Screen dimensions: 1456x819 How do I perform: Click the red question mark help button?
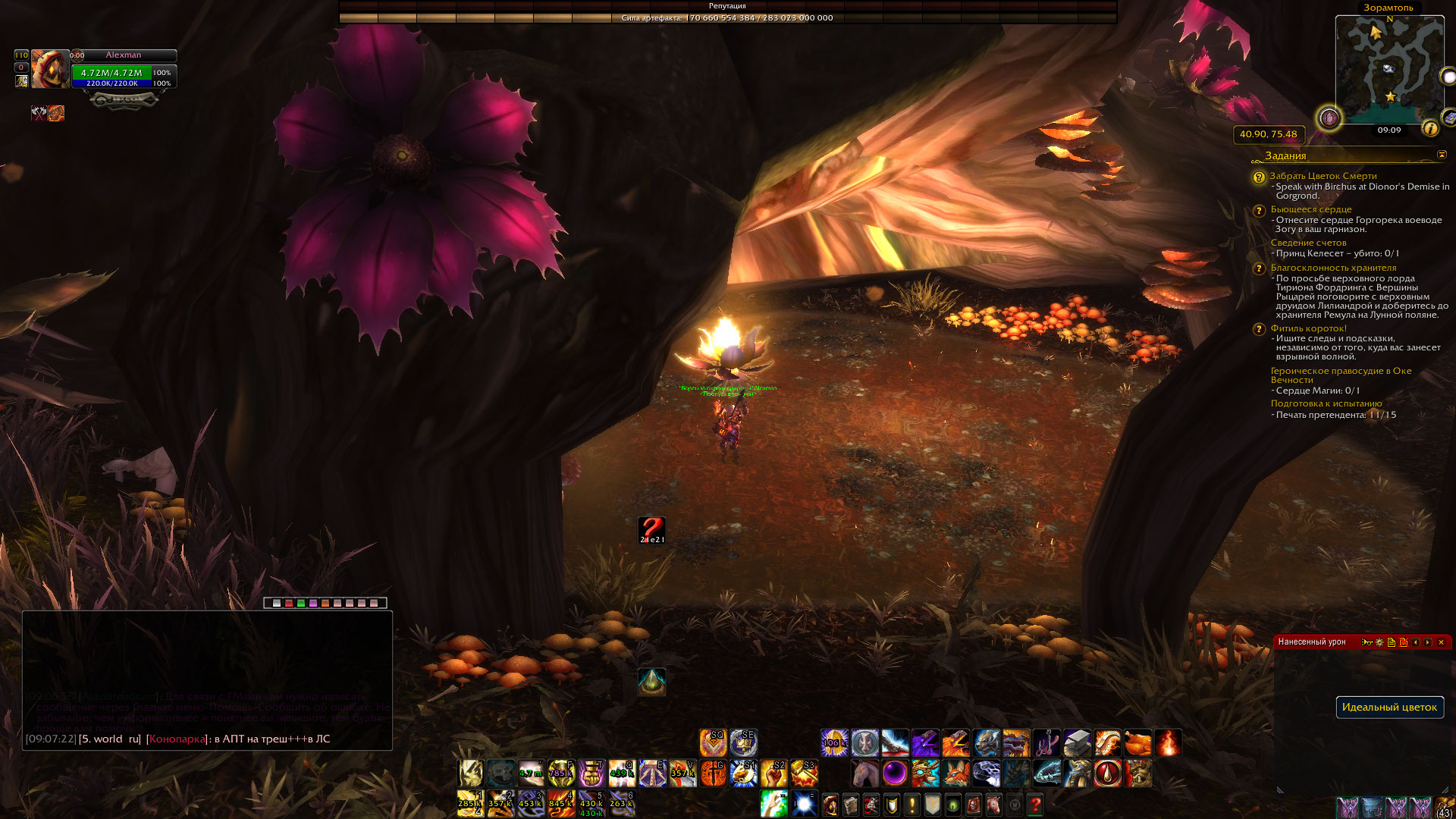1035,805
